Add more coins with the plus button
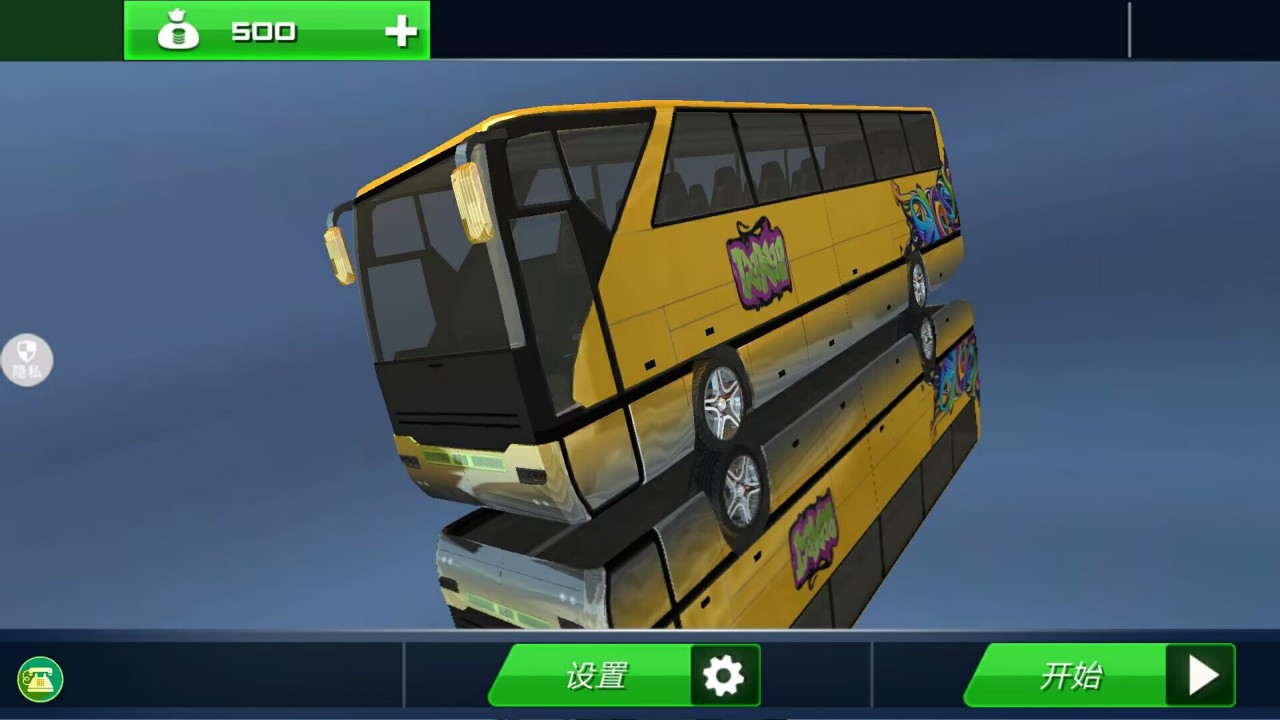1280x720 pixels. pos(401,32)
